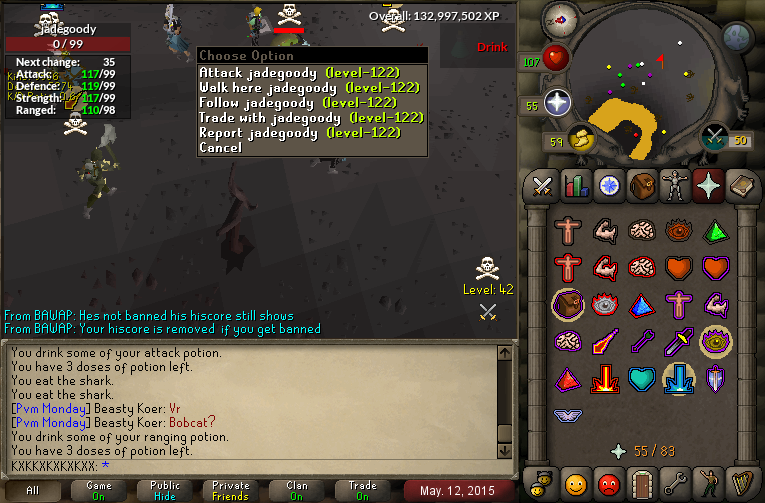Choose Follow jadegoody option

coord(299,103)
